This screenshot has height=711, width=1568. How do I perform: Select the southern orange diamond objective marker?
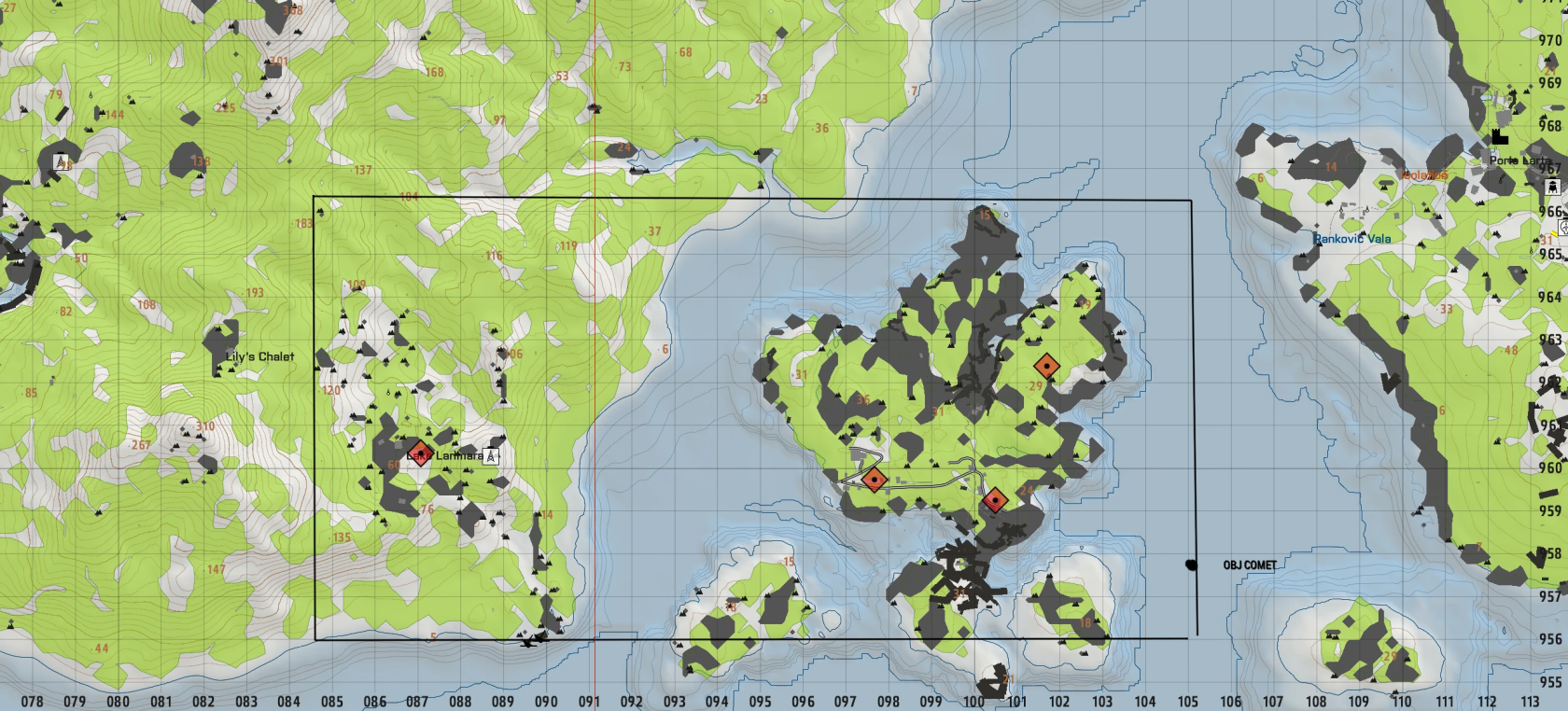click(996, 499)
